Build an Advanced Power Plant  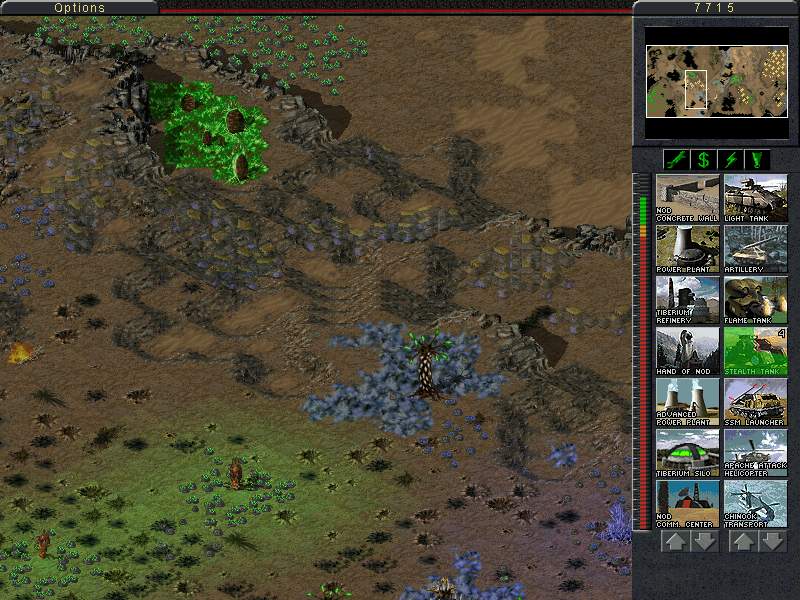(x=687, y=402)
